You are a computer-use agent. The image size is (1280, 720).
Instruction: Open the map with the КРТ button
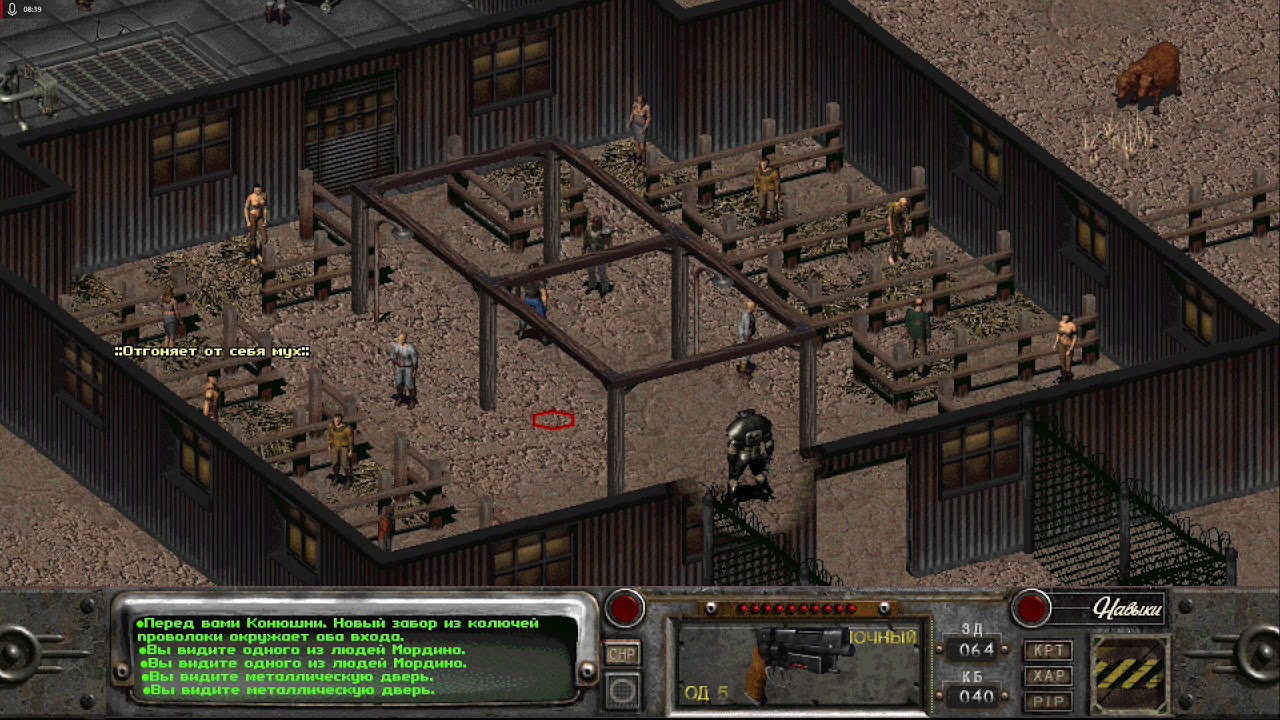(x=1049, y=650)
